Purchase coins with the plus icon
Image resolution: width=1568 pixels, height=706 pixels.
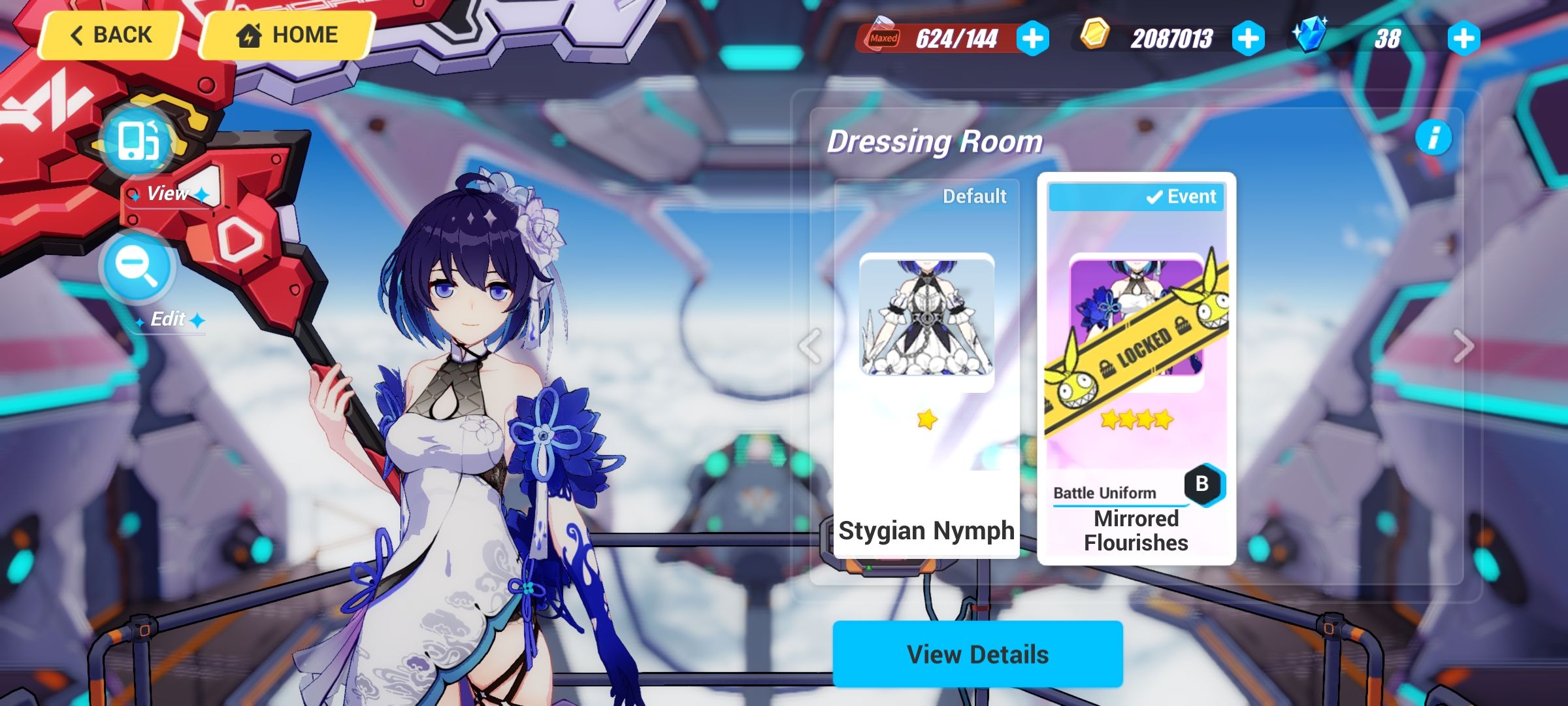coord(1253,39)
